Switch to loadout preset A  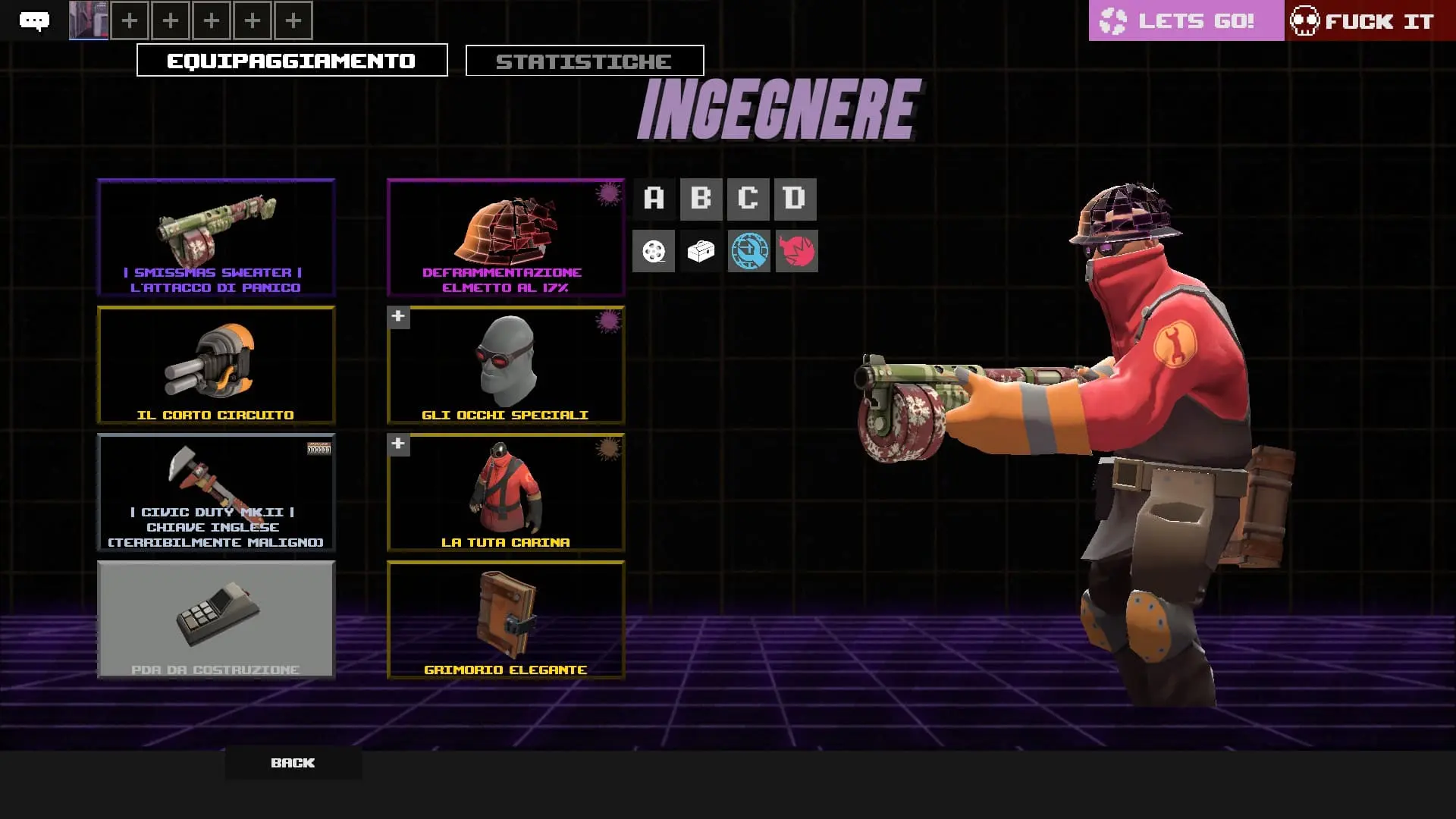[x=654, y=199]
